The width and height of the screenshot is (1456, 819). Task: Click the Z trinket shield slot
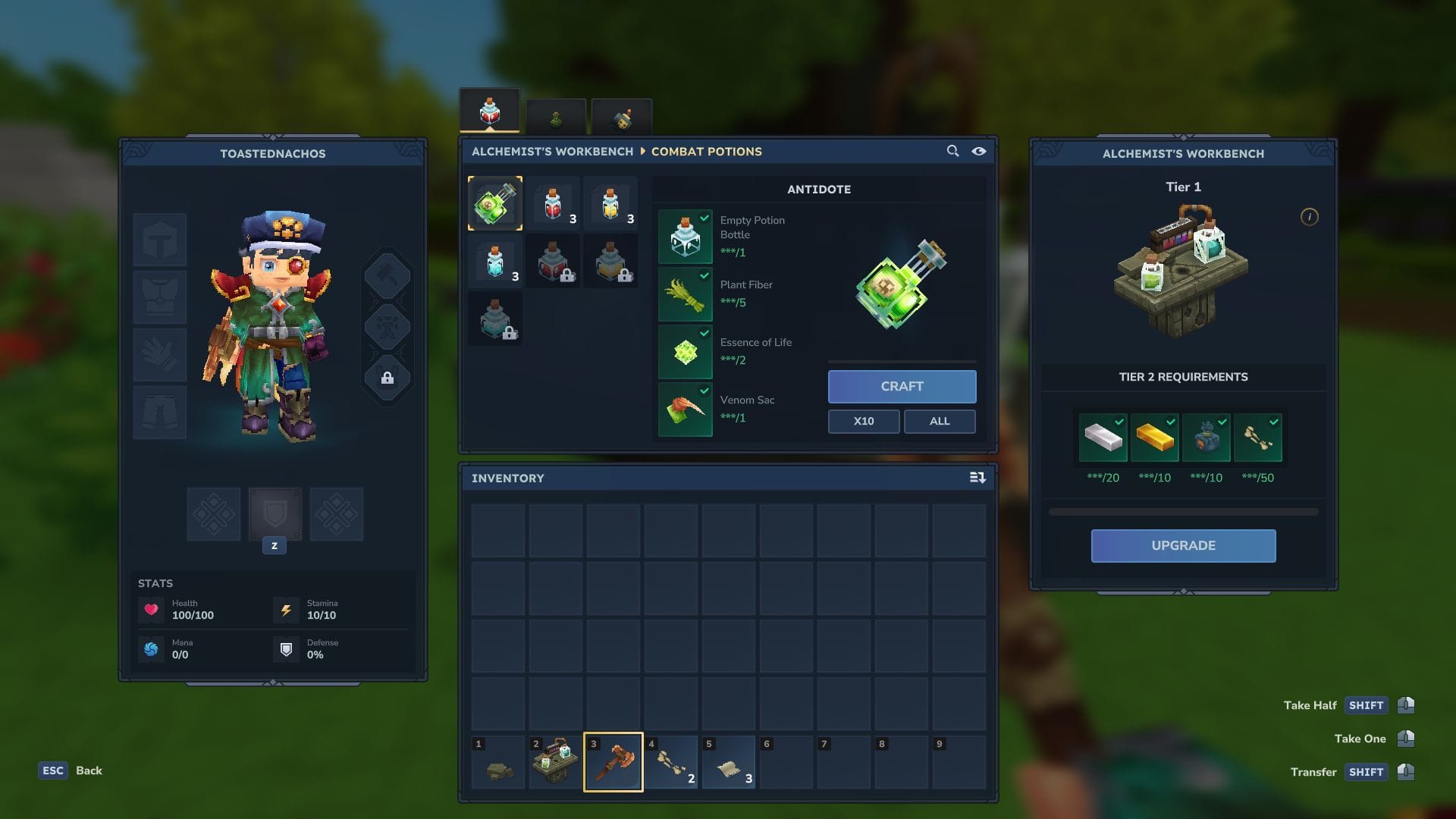[275, 514]
